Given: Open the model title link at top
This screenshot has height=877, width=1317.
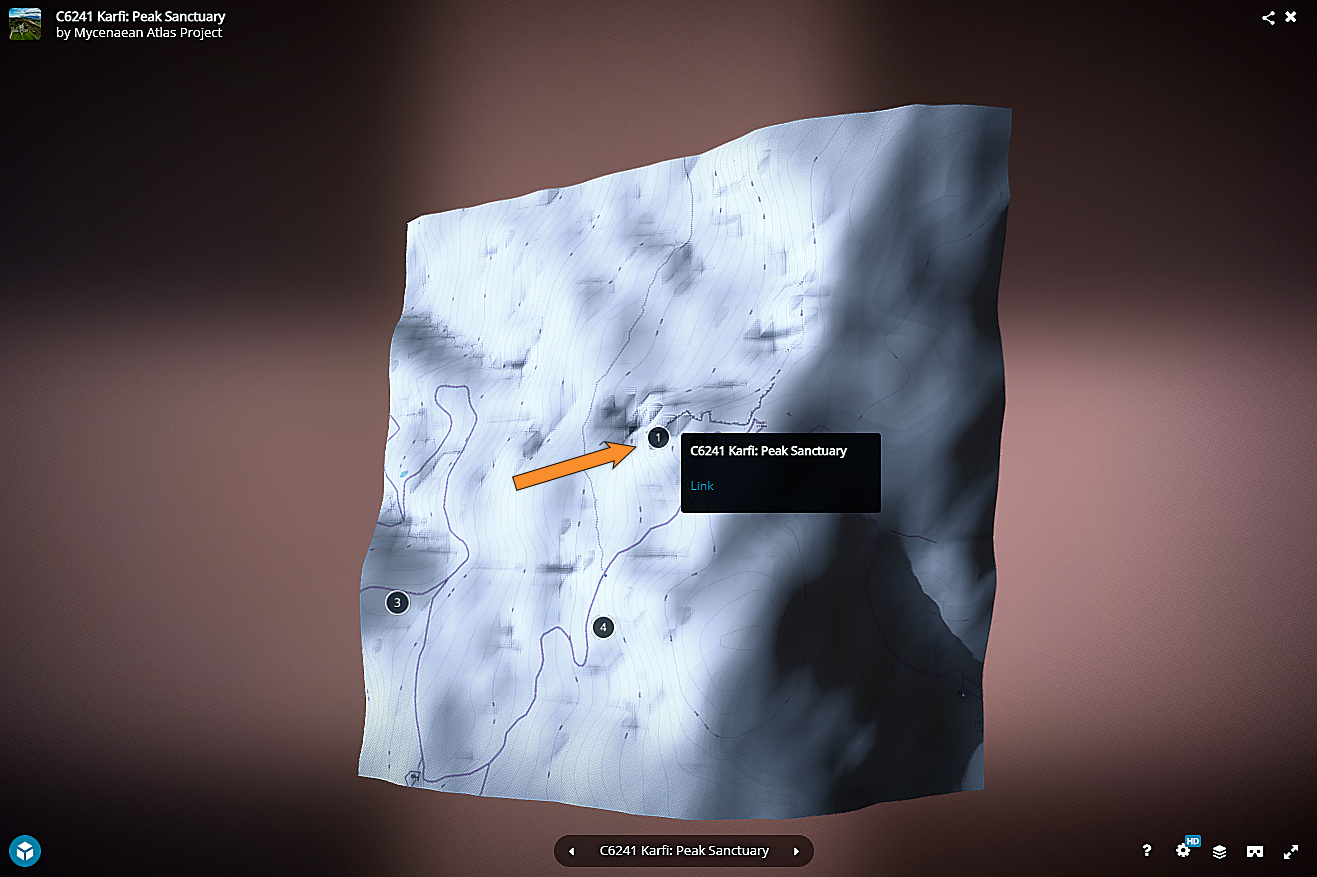Looking at the screenshot, I should pos(140,16).
